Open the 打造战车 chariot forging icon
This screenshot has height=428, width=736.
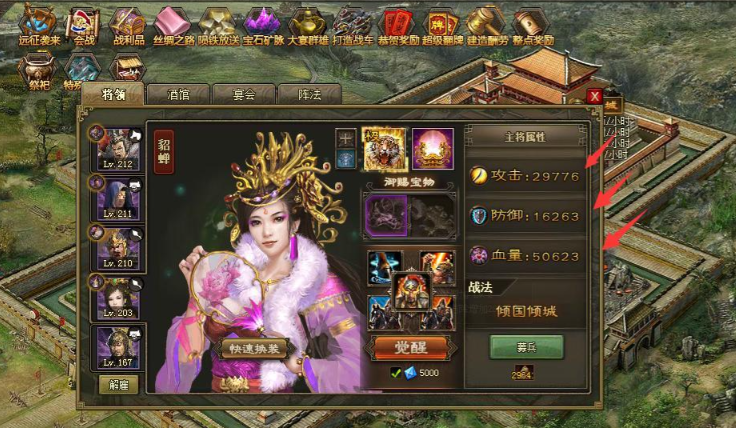click(x=352, y=22)
